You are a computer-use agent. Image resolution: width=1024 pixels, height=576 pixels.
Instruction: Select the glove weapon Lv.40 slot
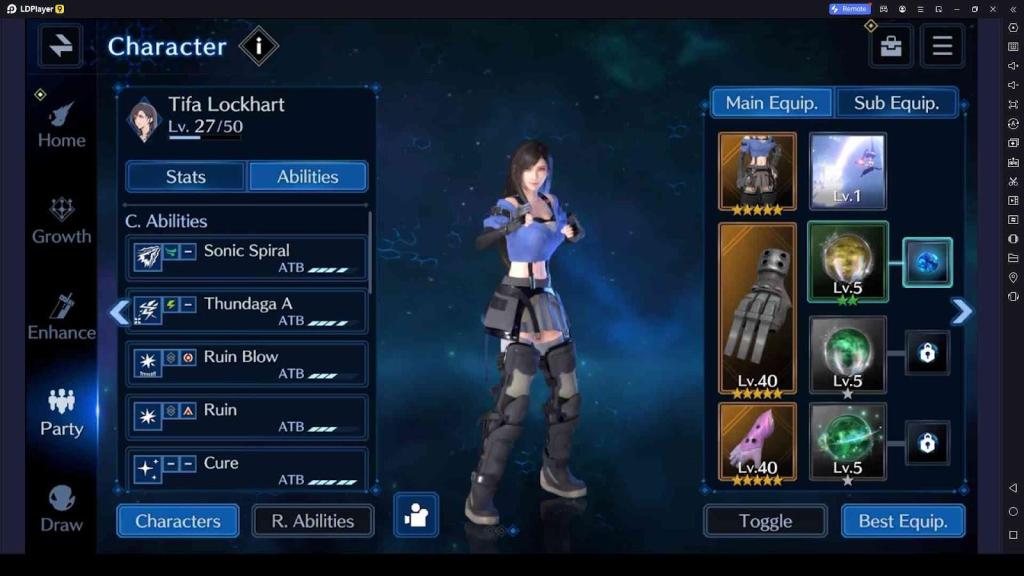point(757,310)
